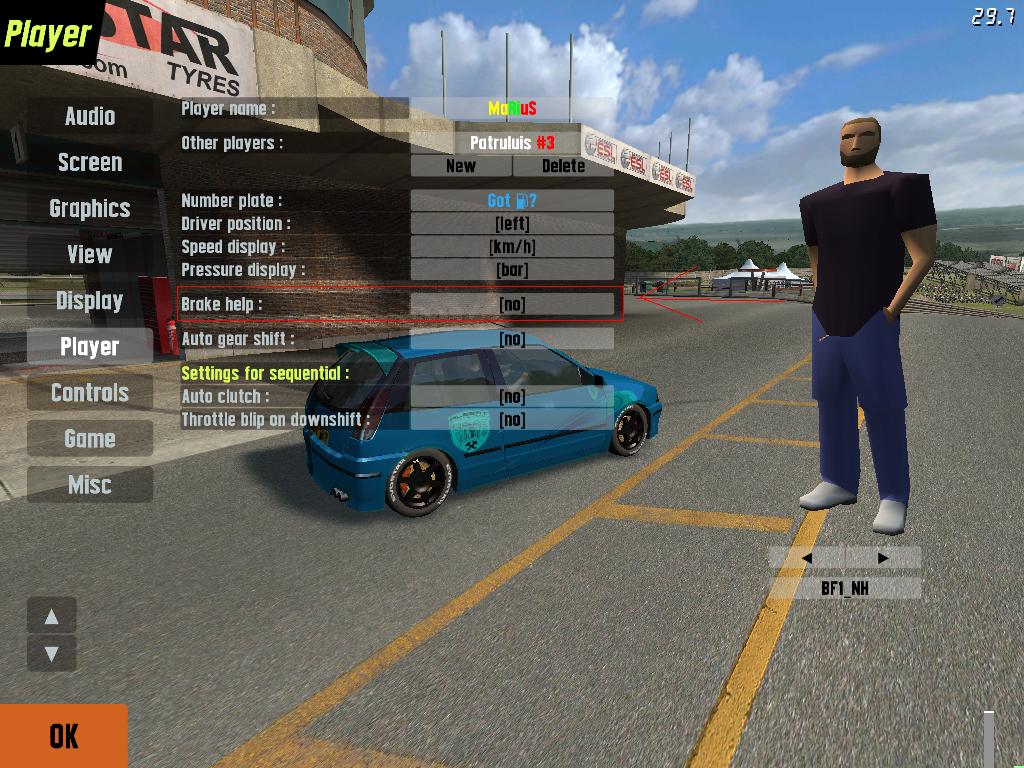Screen dimensions: 1024x768
Task: Switch to the Screen options
Action: [x=90, y=162]
